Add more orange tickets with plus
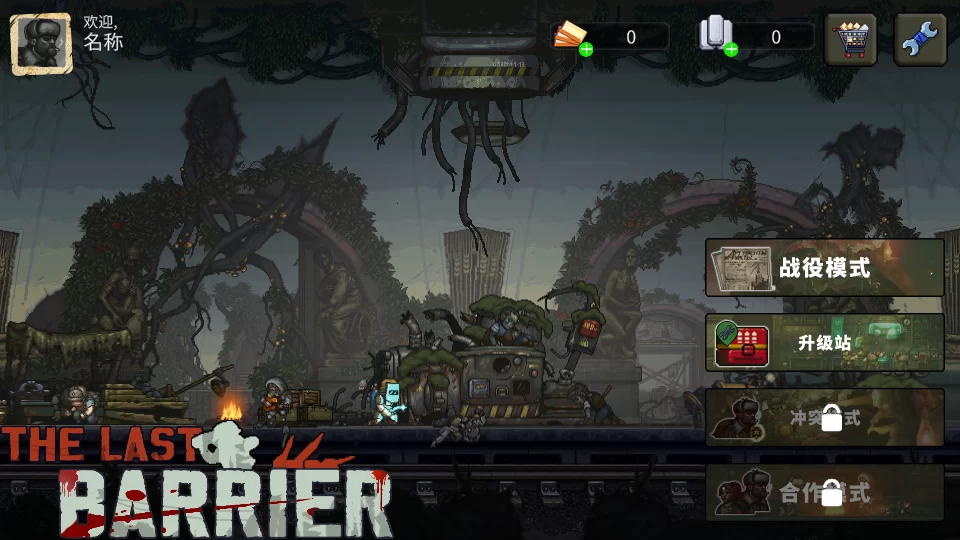Image resolution: width=960 pixels, height=540 pixels. tap(586, 49)
